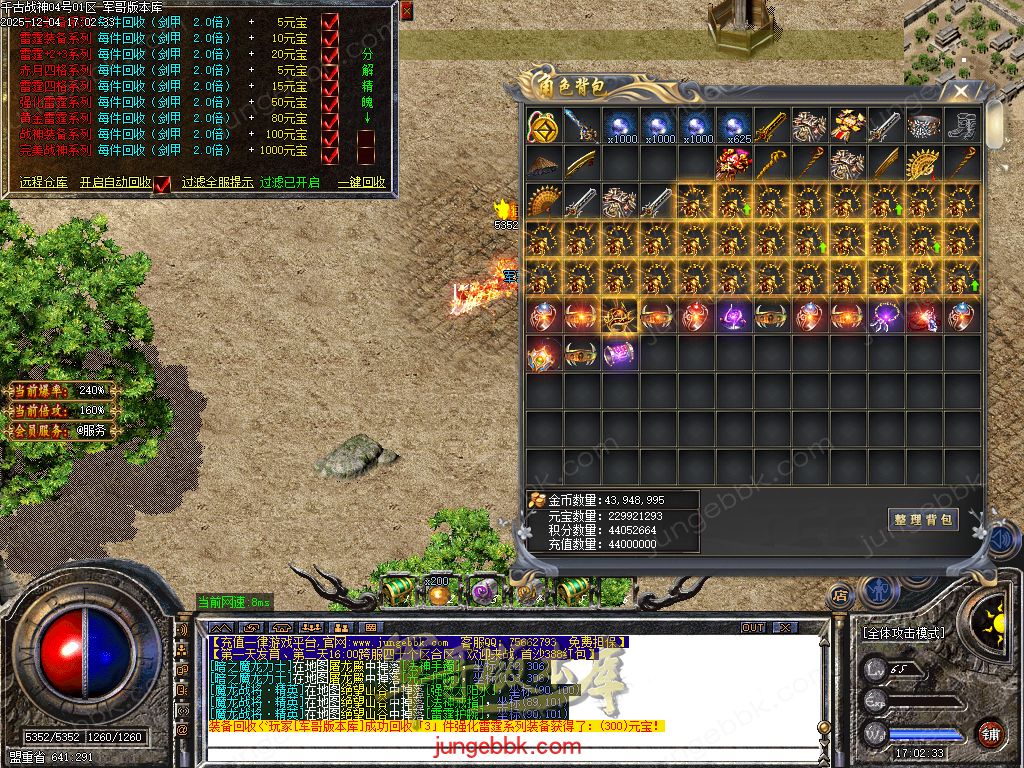This screenshot has height=768, width=1024.
Task: Close the equipment recycle panel
Action: click(x=406, y=11)
